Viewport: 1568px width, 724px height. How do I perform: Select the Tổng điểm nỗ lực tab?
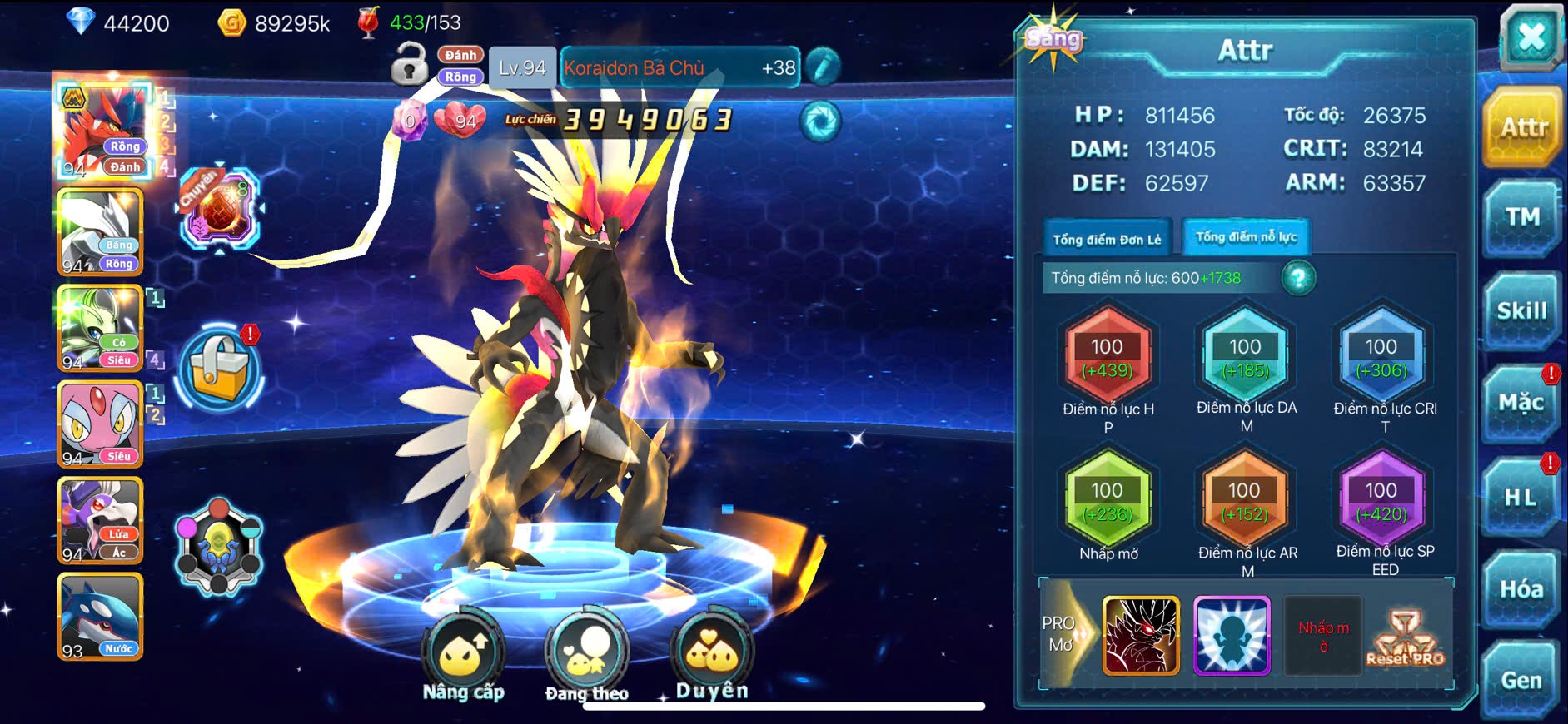(1246, 237)
